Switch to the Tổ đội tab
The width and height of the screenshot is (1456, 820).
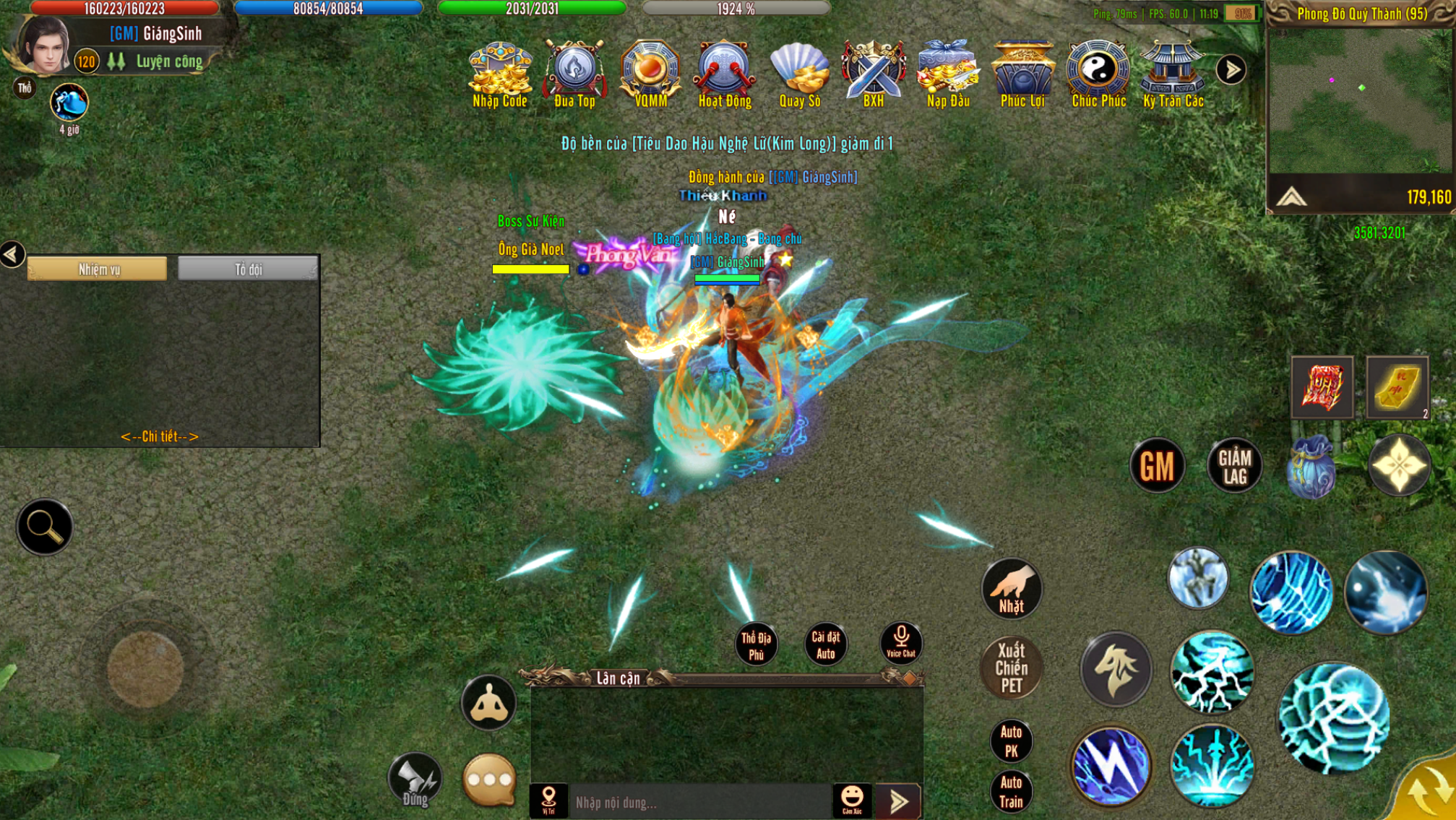point(248,269)
